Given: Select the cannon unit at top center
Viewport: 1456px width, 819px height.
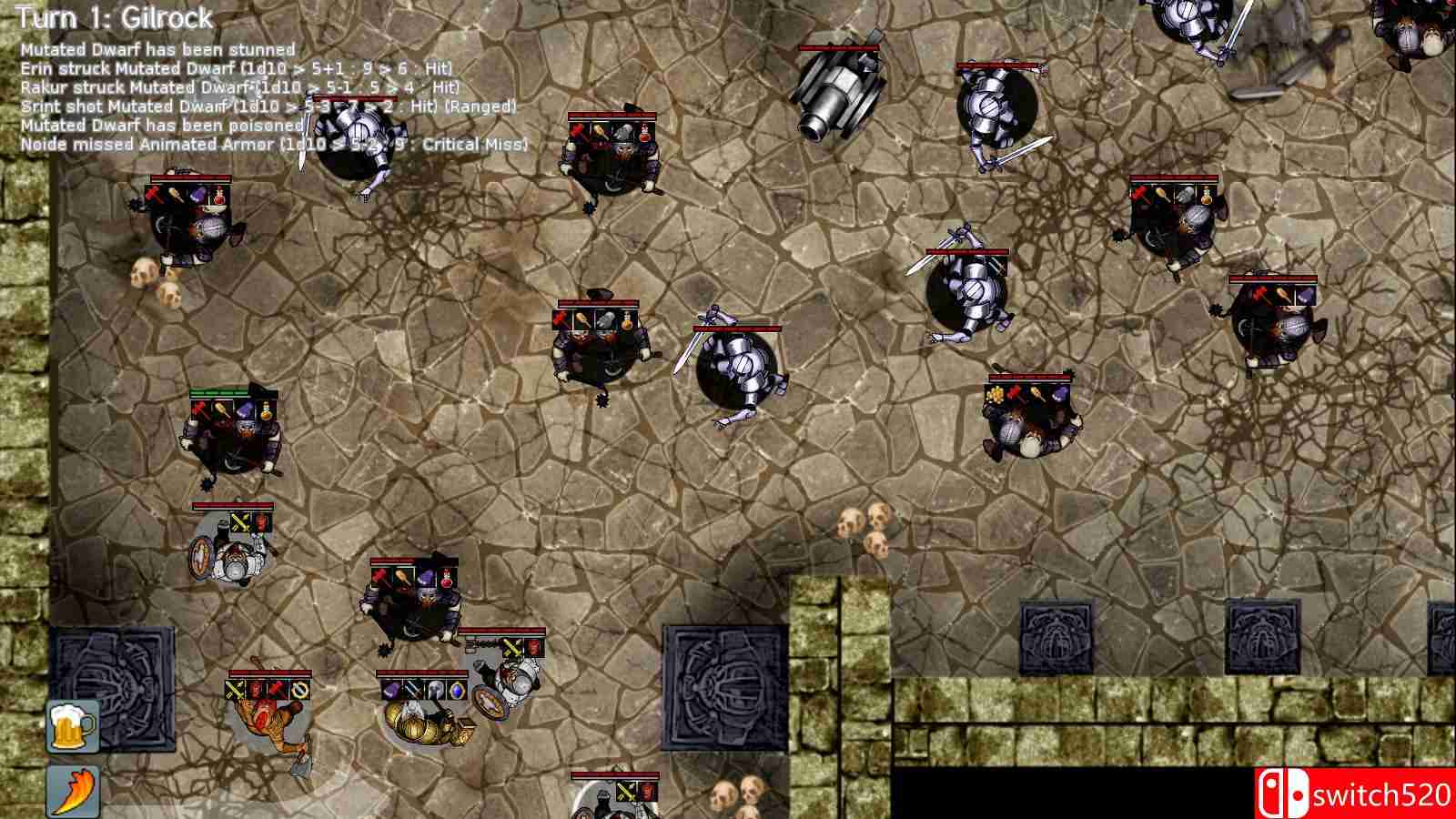Looking at the screenshot, I should pyautogui.click(x=837, y=86).
